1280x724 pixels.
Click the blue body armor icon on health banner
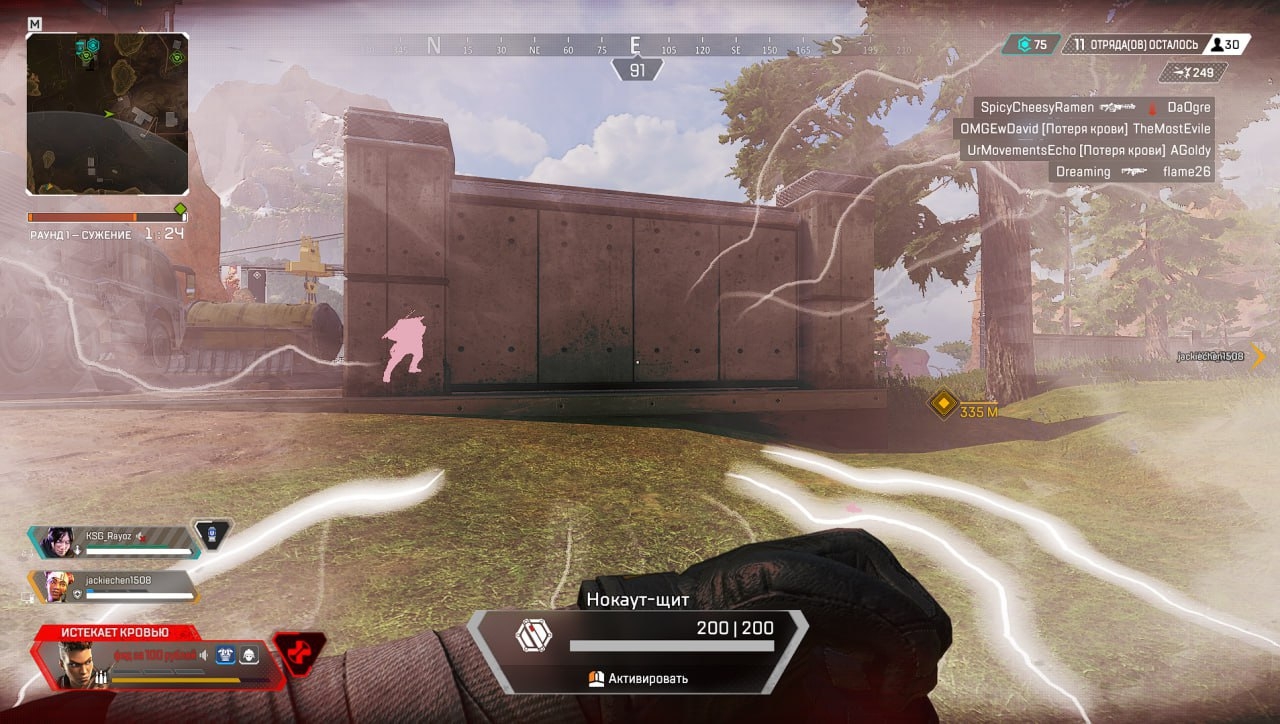[x=224, y=655]
